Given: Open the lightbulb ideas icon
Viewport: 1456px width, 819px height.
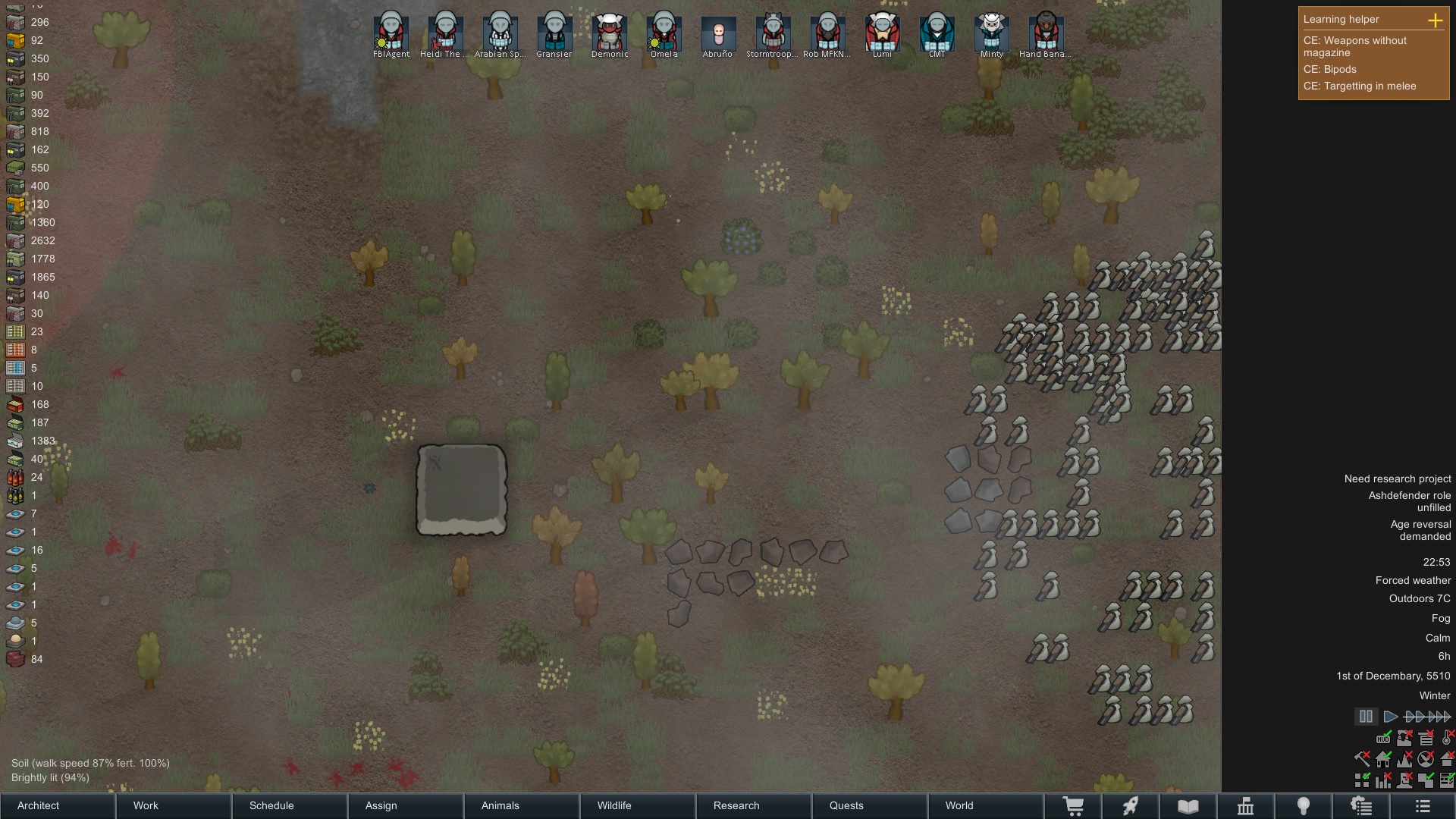Looking at the screenshot, I should (1304, 805).
